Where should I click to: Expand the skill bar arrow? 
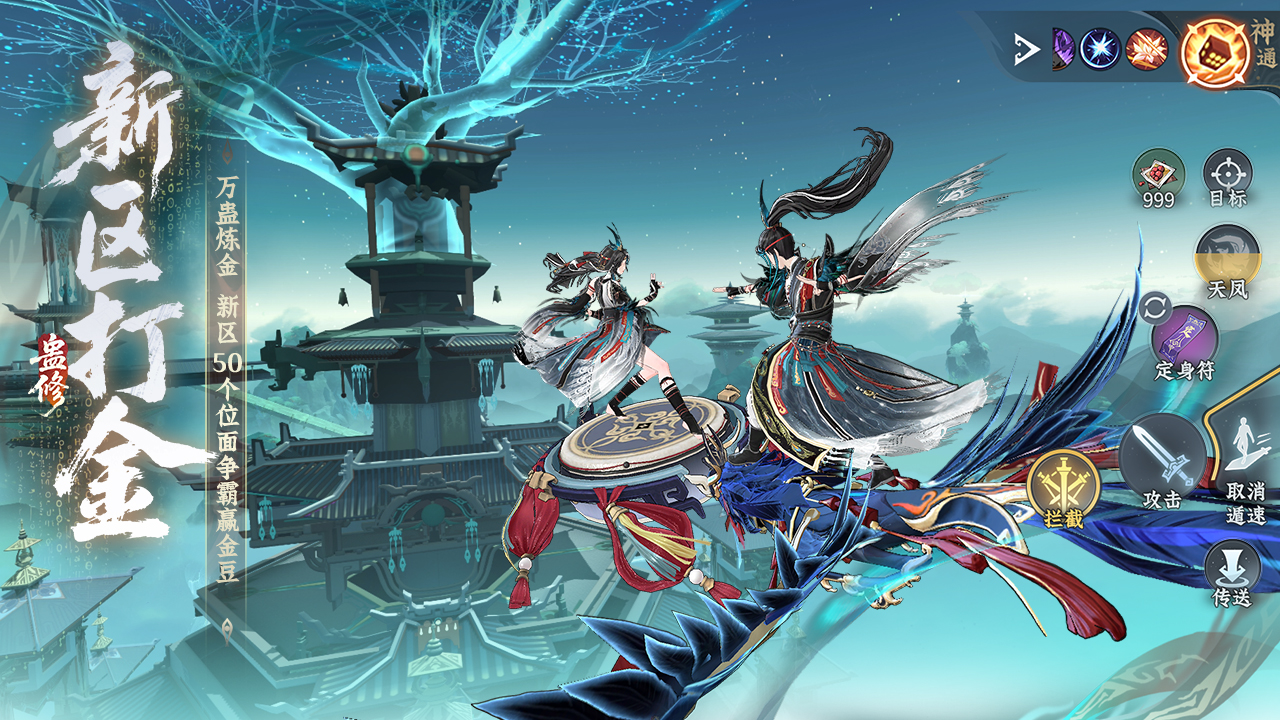tap(1026, 49)
